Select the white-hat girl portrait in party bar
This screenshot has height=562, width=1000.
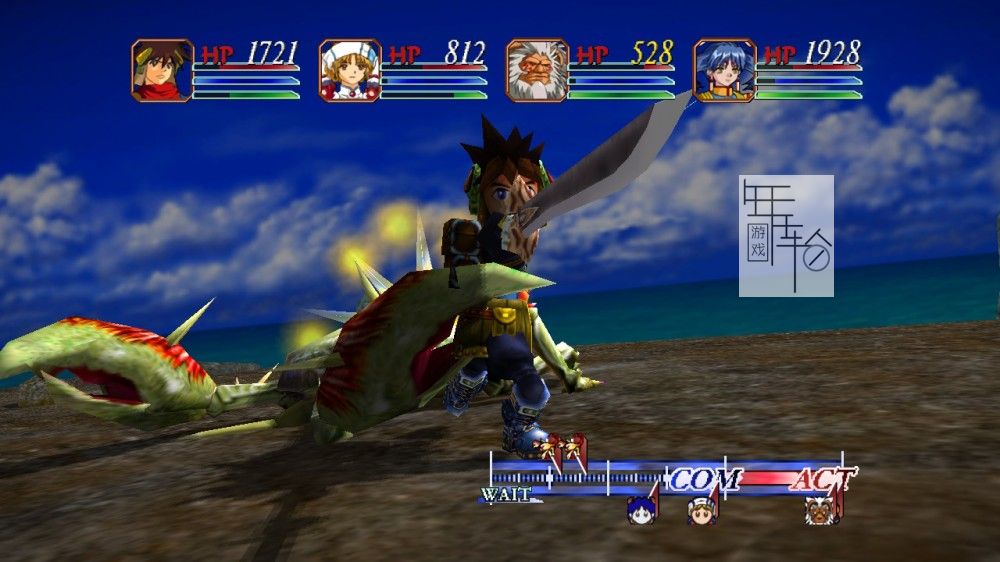click(350, 71)
